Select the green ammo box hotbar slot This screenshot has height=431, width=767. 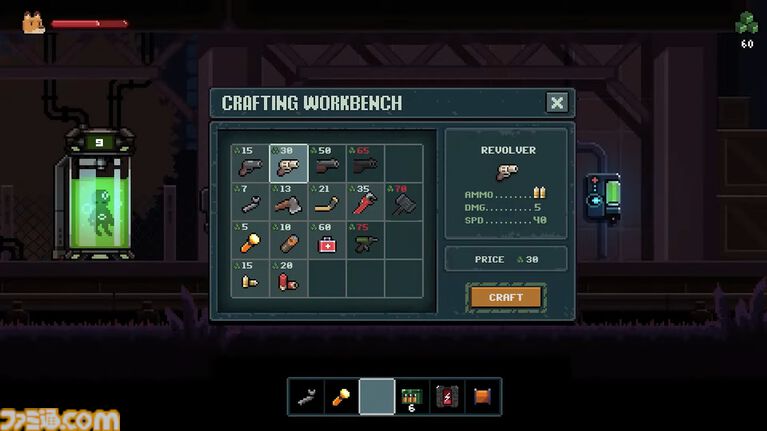click(412, 396)
